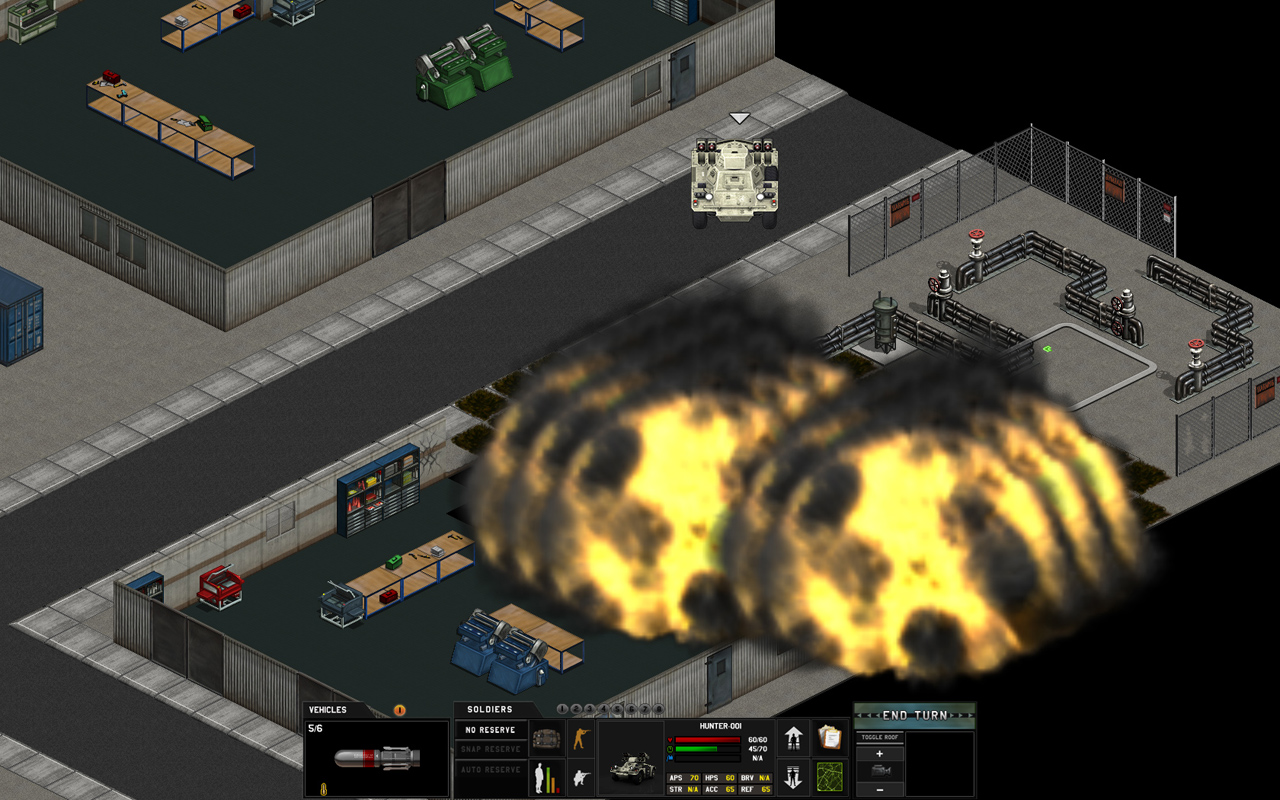Click the camera icon below Toggle Roof
The image size is (1280, 800).
tap(879, 770)
